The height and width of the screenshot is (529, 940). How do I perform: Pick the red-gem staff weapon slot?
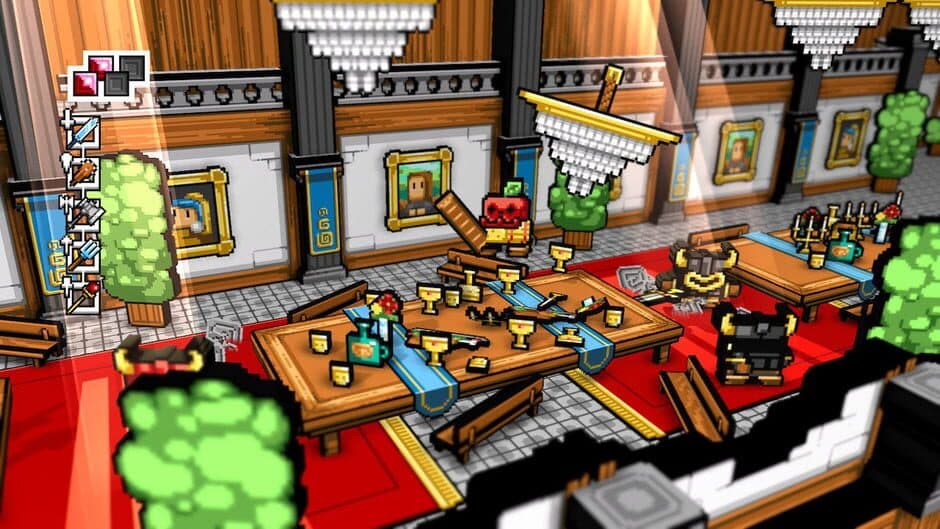pos(84,294)
